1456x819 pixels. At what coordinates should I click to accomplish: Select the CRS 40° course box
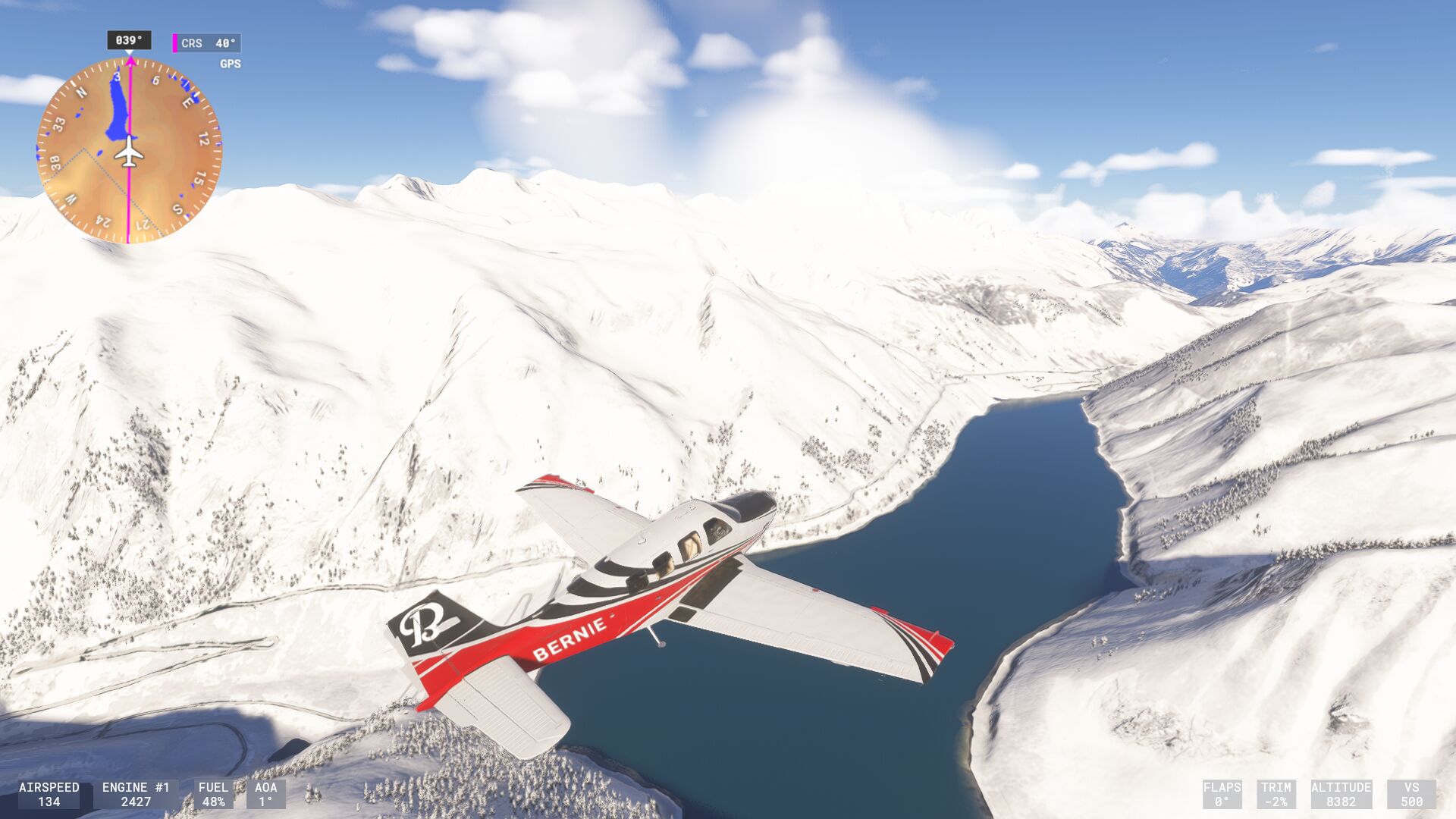(x=207, y=43)
